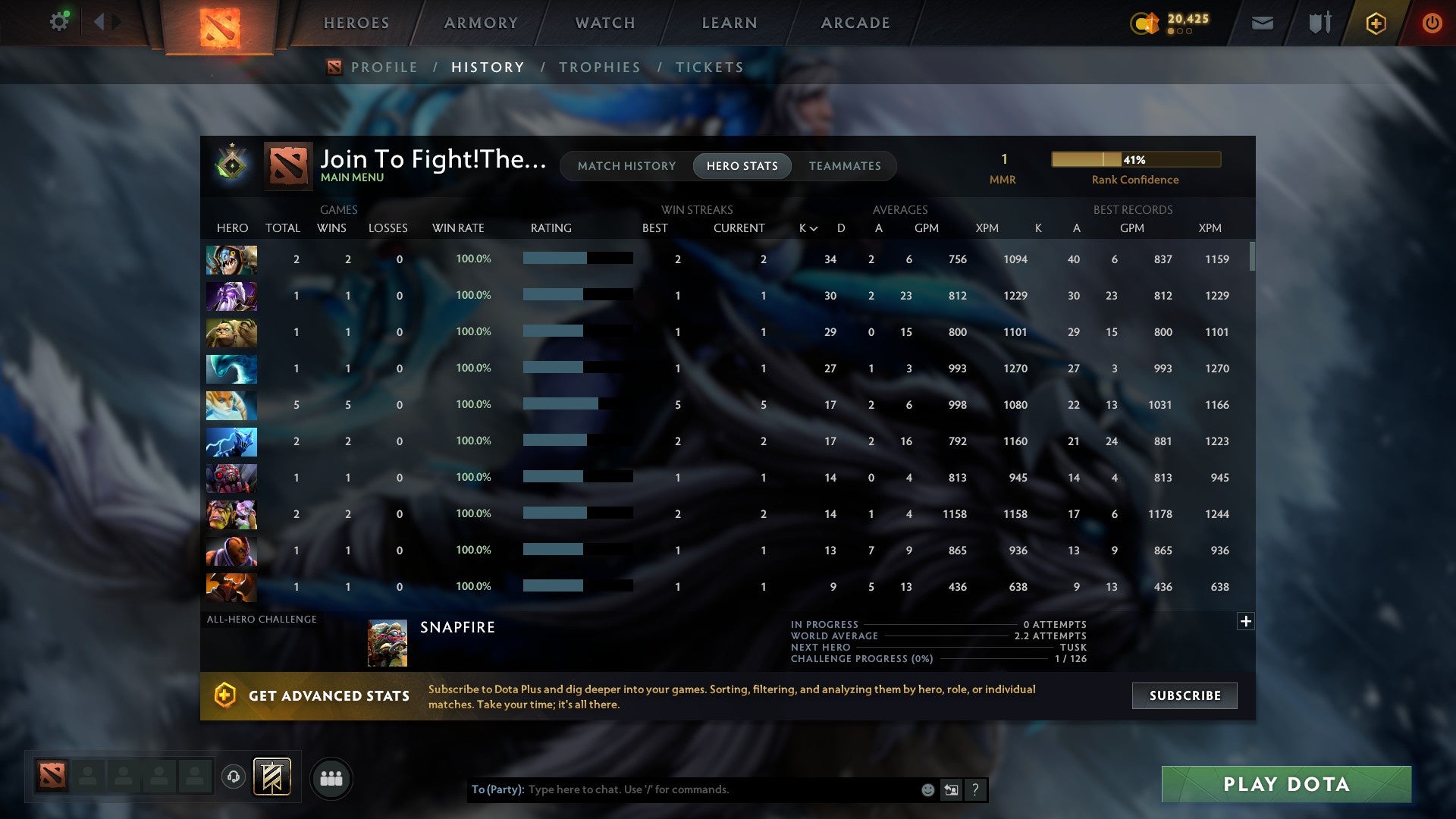
Task: Click the chat help question mark
Action: pyautogui.click(x=976, y=789)
